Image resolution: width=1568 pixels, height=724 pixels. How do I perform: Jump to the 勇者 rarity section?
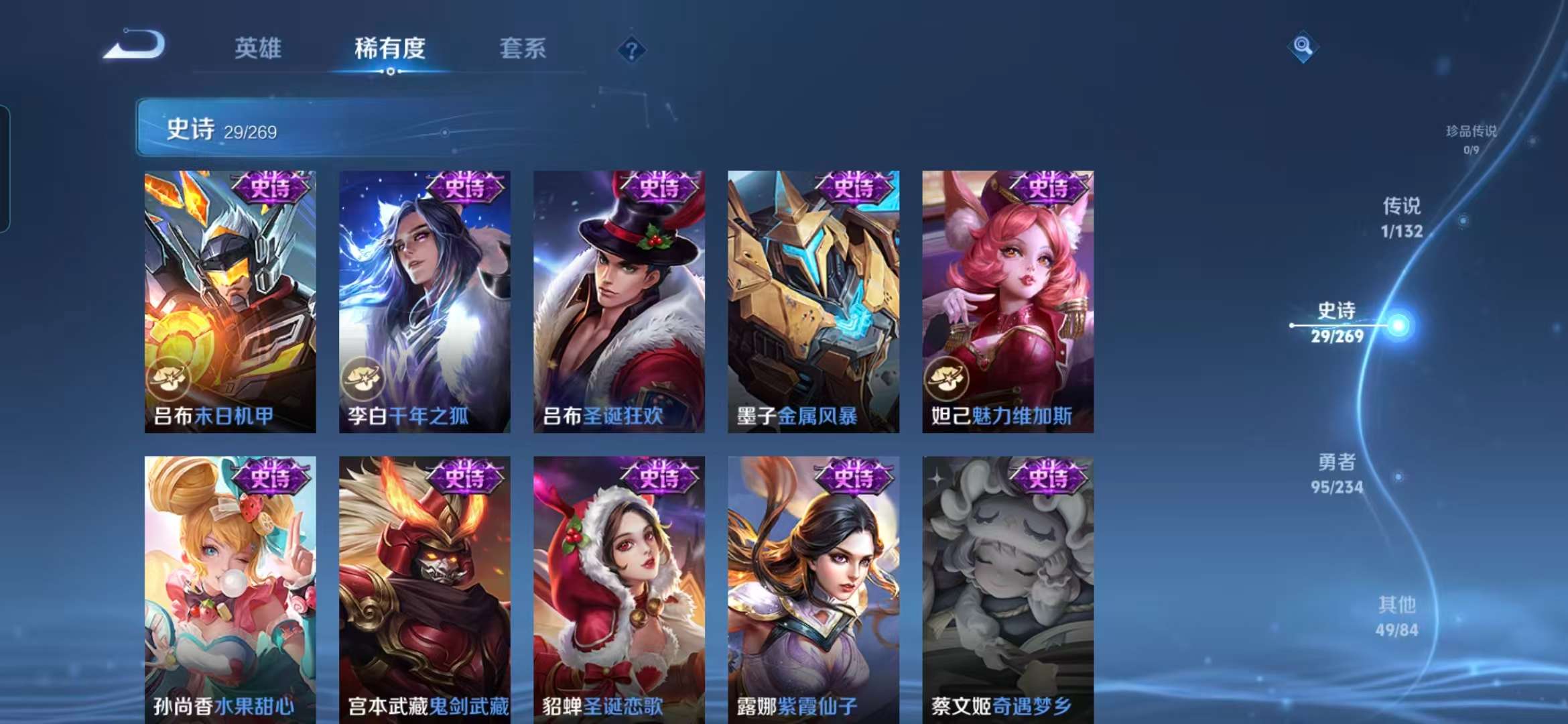click(x=1337, y=473)
